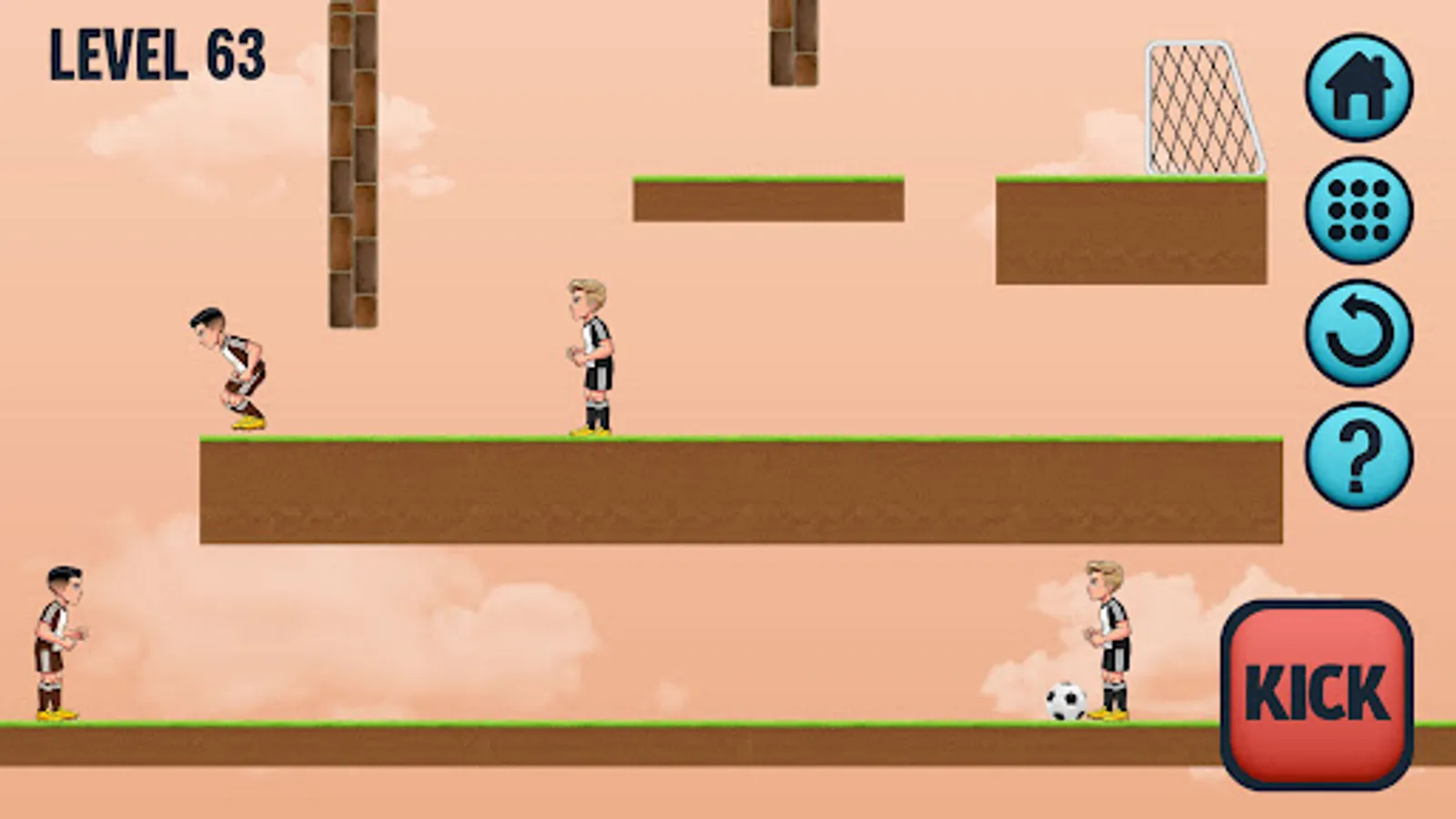Image resolution: width=1456 pixels, height=819 pixels.
Task: Select the soccer ball near the player
Action: coord(1067,701)
